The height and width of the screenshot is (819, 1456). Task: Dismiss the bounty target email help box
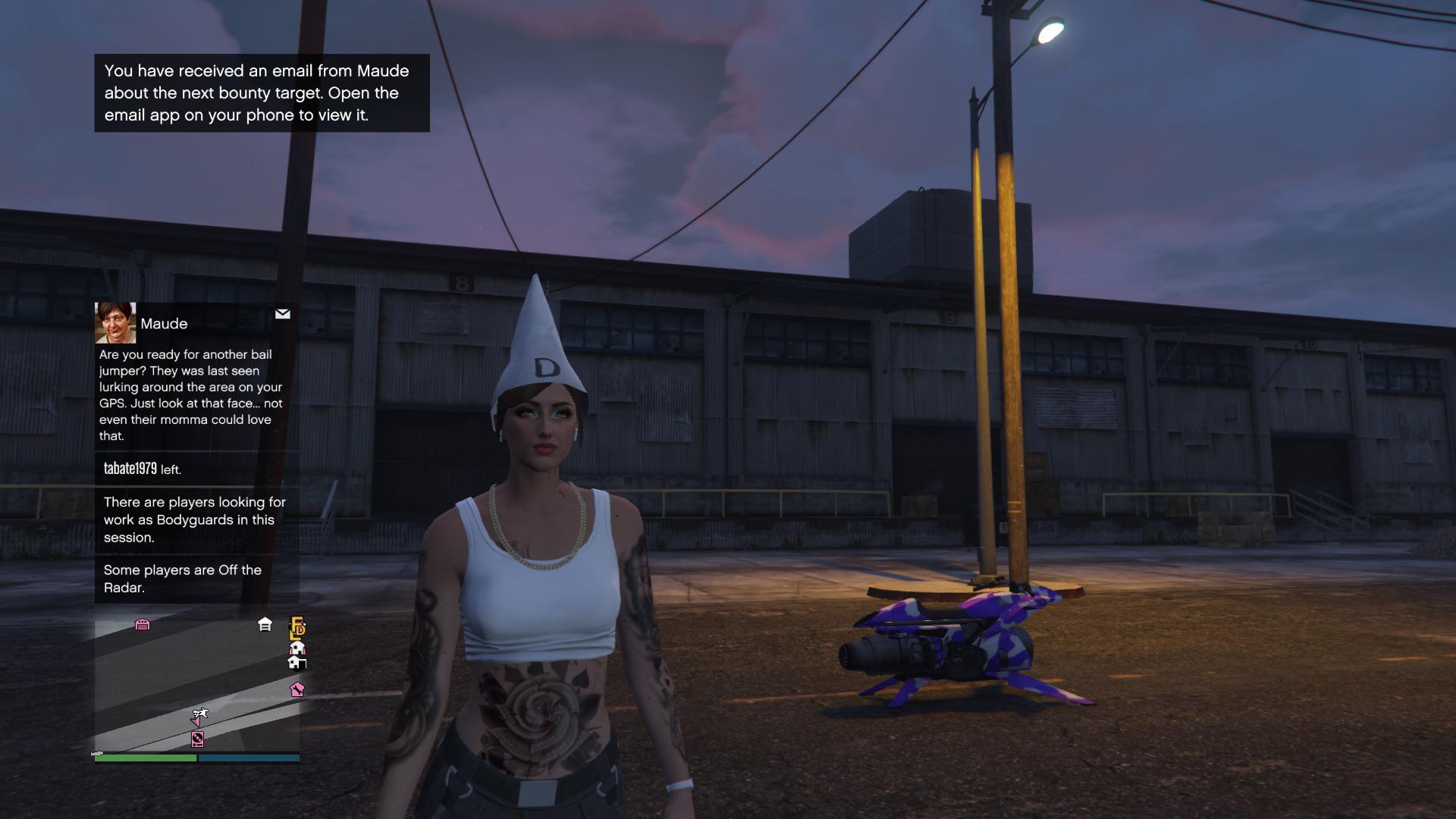pyautogui.click(x=262, y=93)
